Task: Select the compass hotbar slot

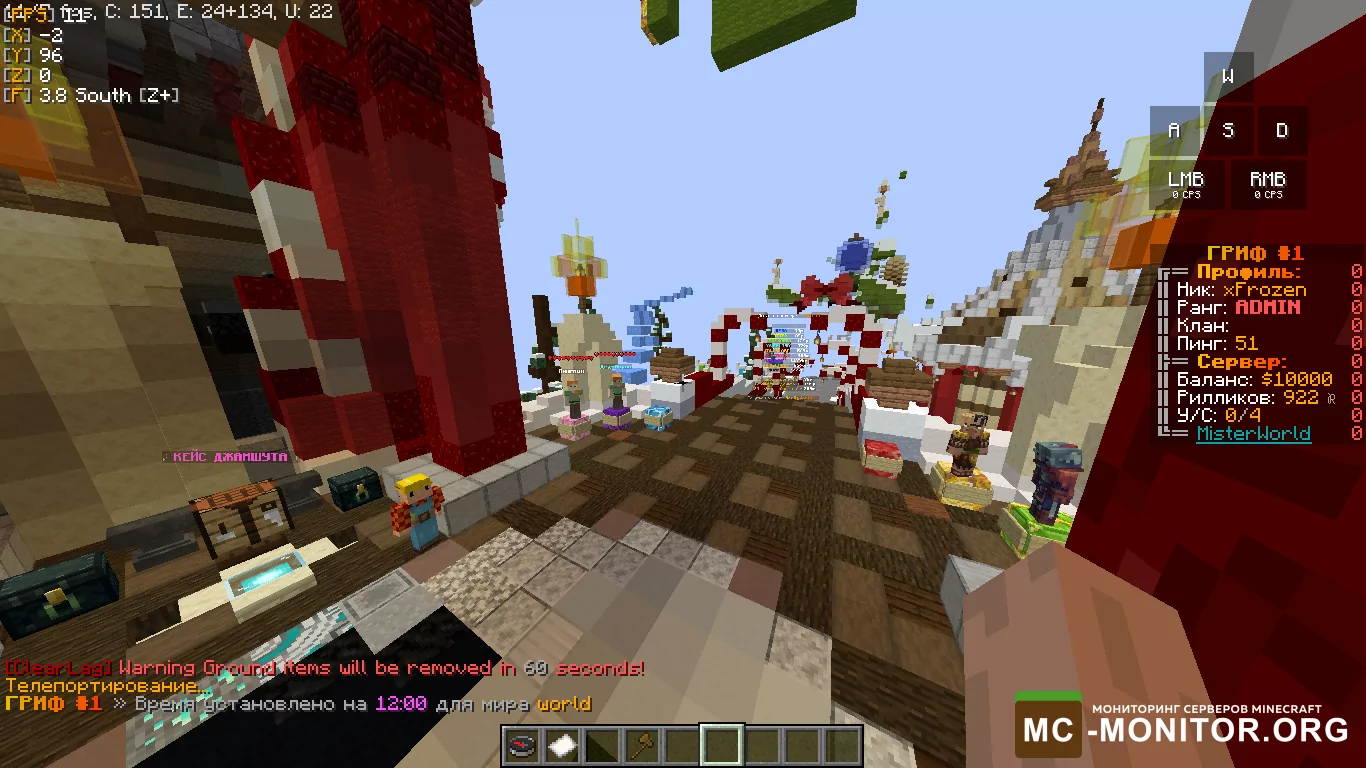Action: click(x=521, y=746)
